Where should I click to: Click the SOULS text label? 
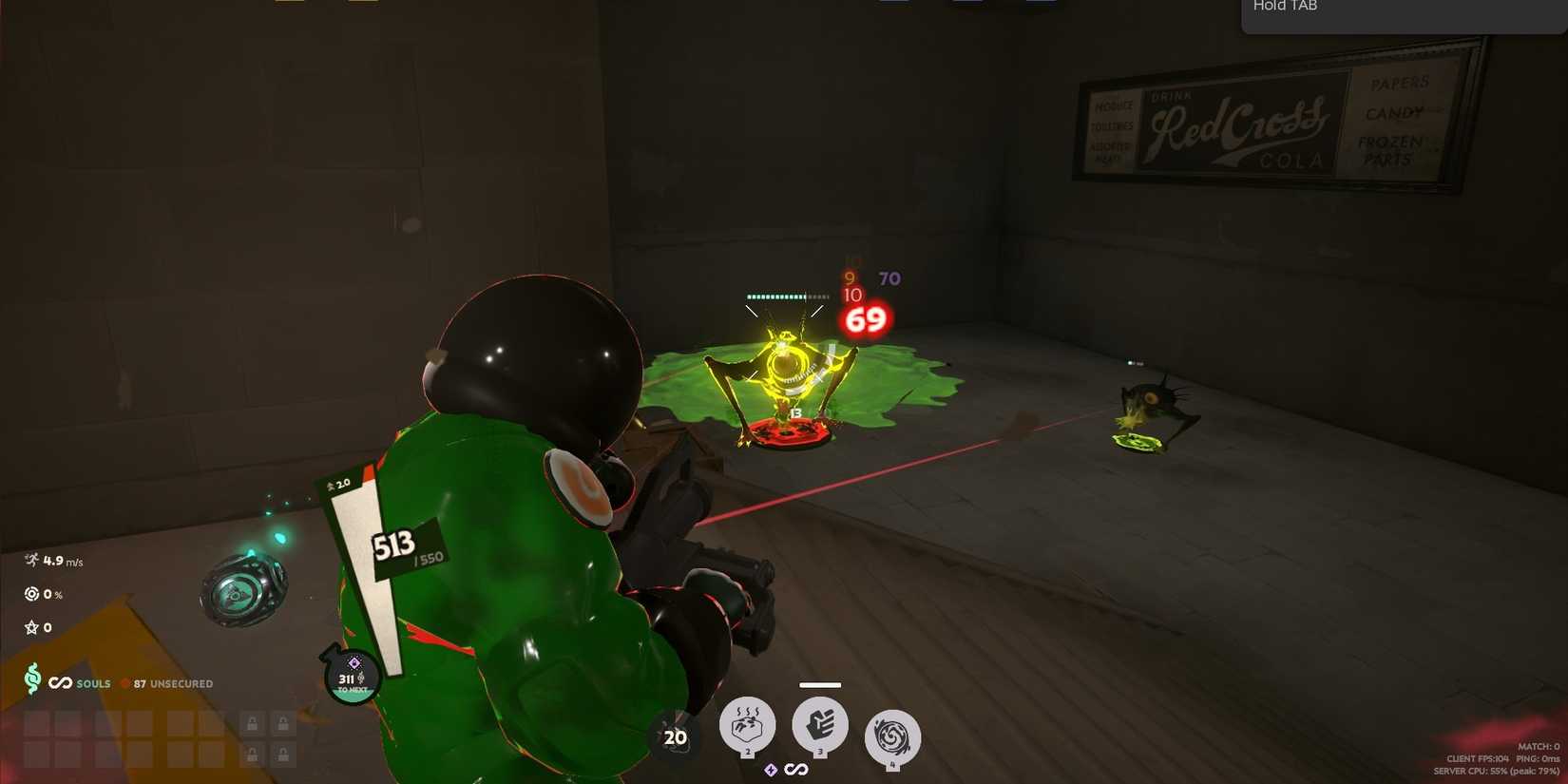click(x=92, y=683)
